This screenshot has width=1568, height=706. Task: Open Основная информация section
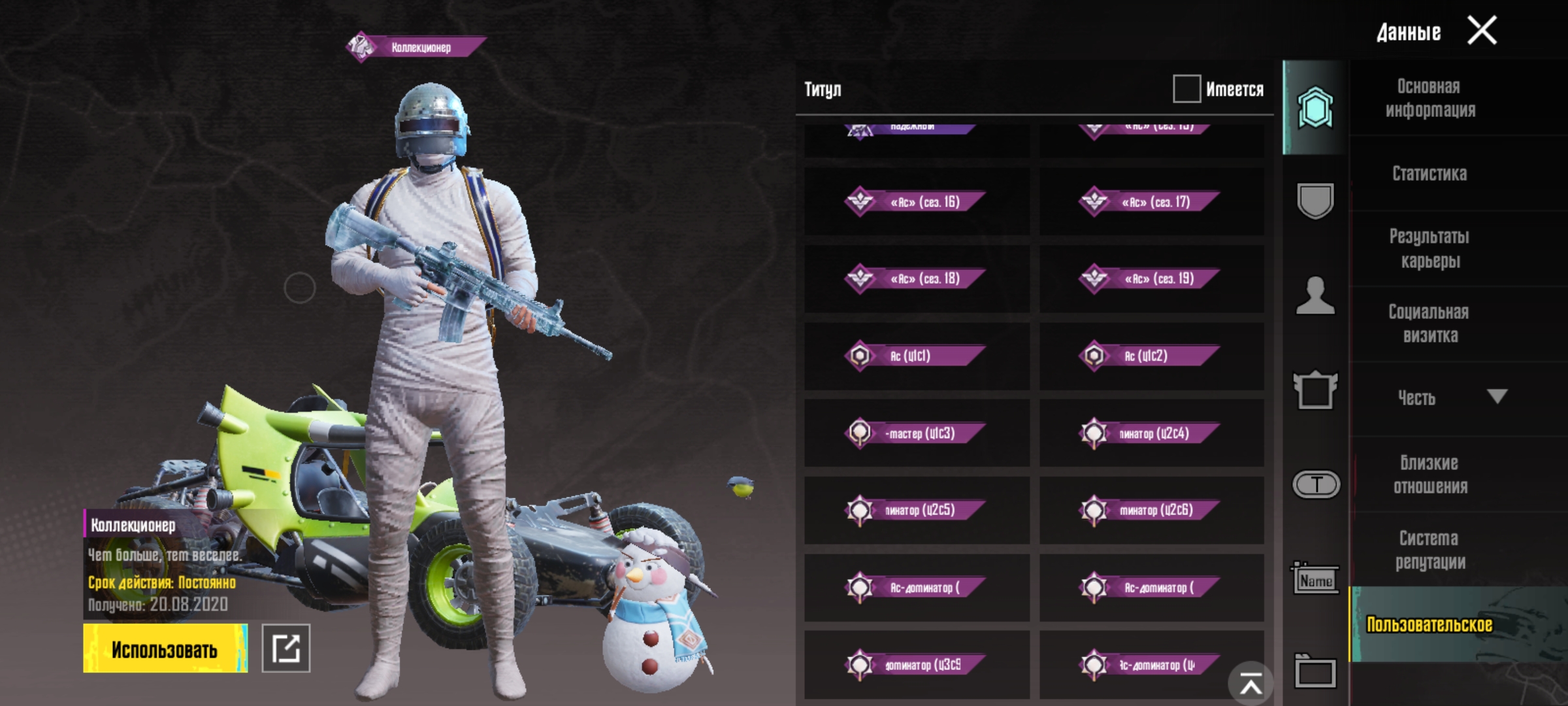click(x=1430, y=98)
